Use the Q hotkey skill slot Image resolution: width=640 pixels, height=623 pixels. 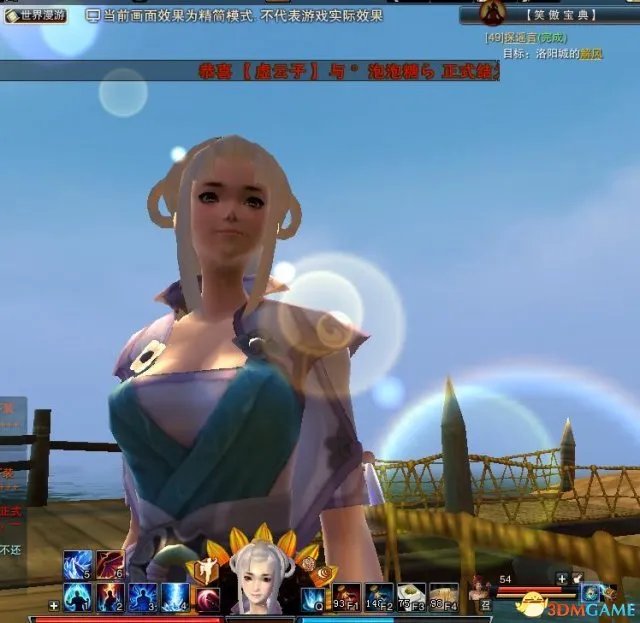coord(315,598)
